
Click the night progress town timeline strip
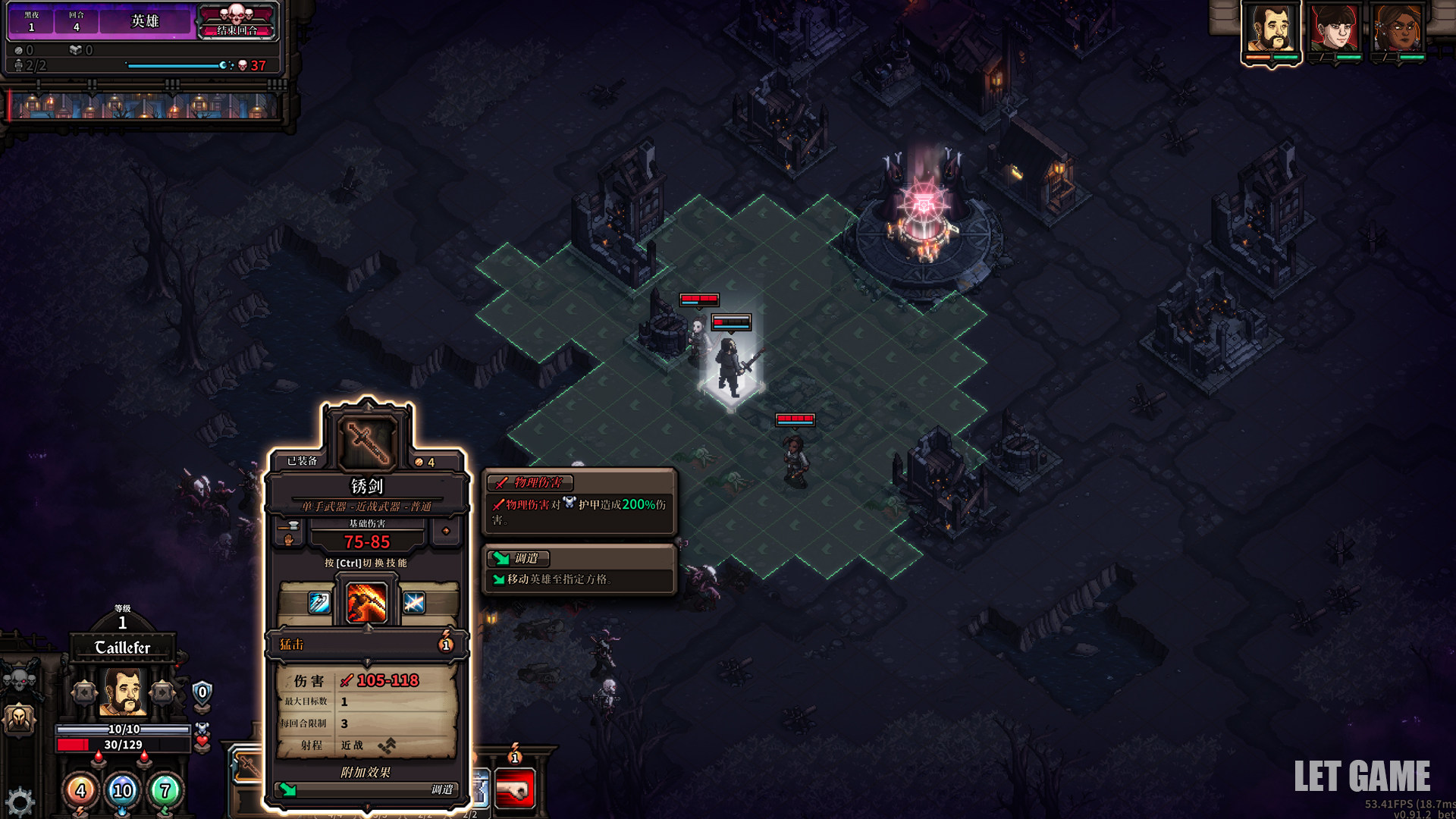click(x=144, y=107)
